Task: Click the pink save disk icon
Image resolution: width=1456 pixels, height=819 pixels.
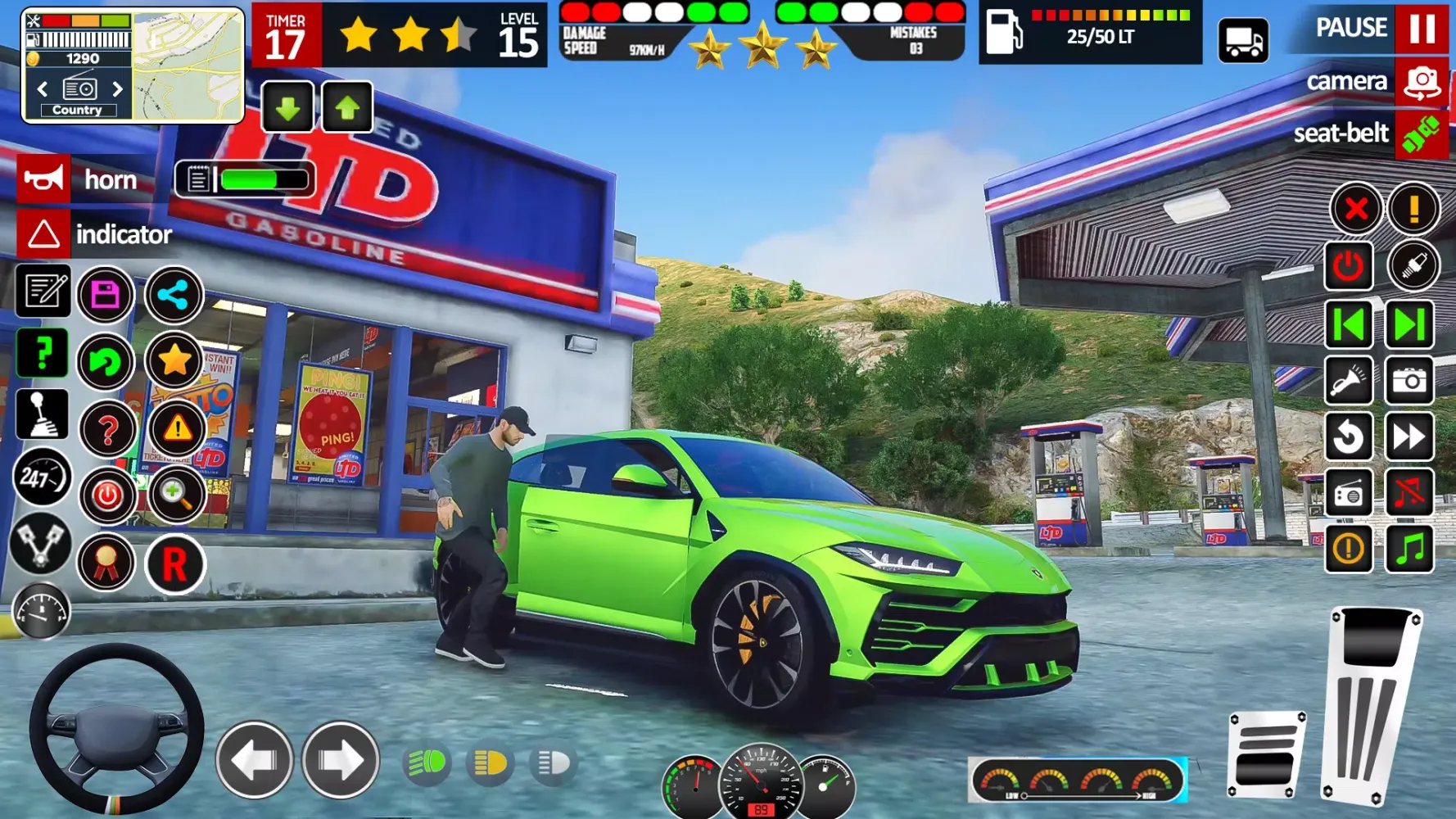Action: 106,295
